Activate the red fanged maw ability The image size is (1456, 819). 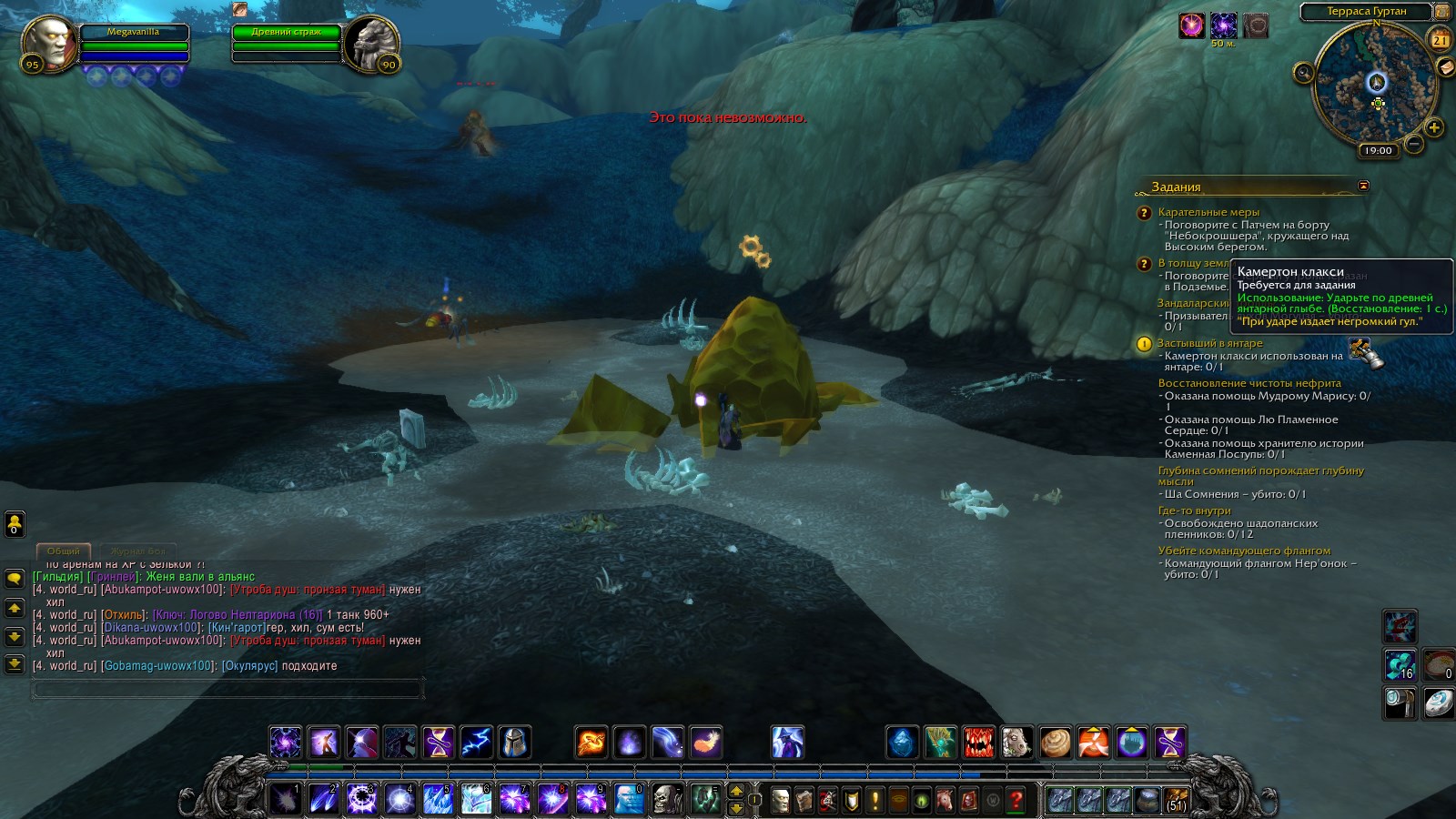click(978, 743)
